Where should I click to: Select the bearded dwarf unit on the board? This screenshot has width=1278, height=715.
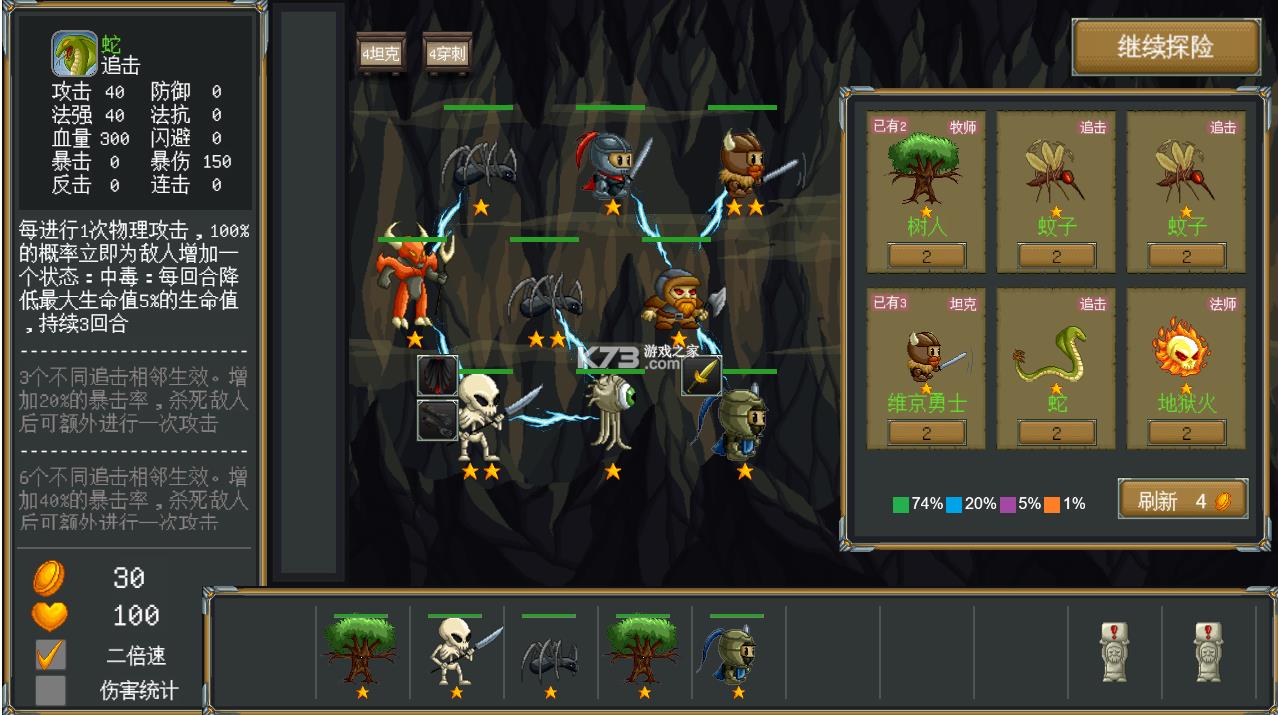click(678, 300)
